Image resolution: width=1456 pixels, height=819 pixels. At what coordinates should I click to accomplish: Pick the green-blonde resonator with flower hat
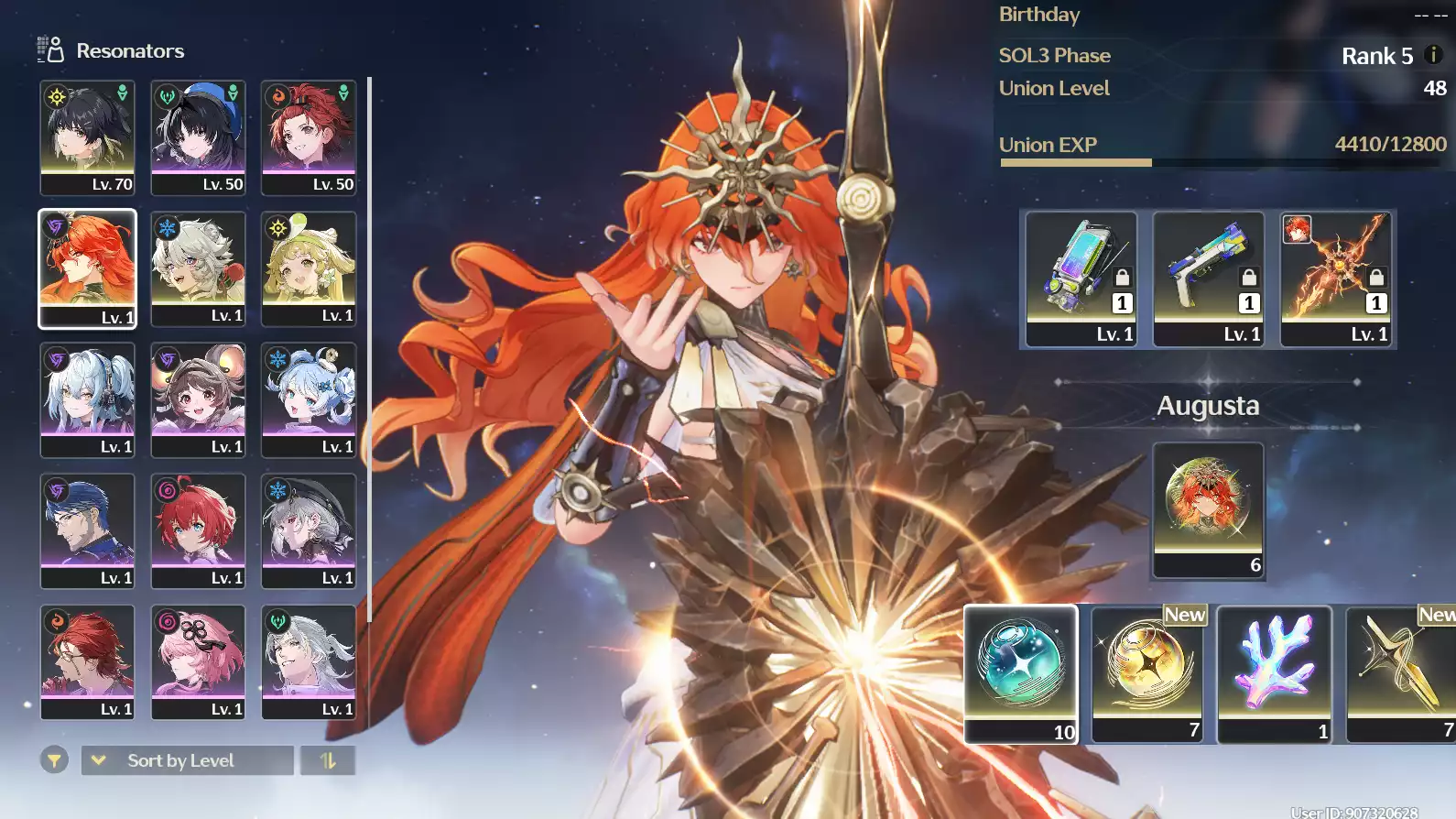tap(309, 268)
